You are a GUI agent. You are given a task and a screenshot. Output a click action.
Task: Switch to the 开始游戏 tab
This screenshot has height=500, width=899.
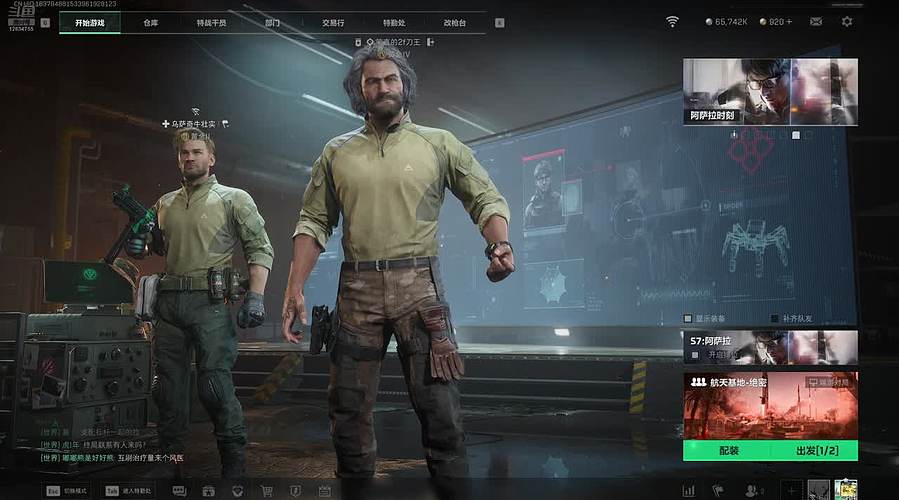tap(90, 22)
